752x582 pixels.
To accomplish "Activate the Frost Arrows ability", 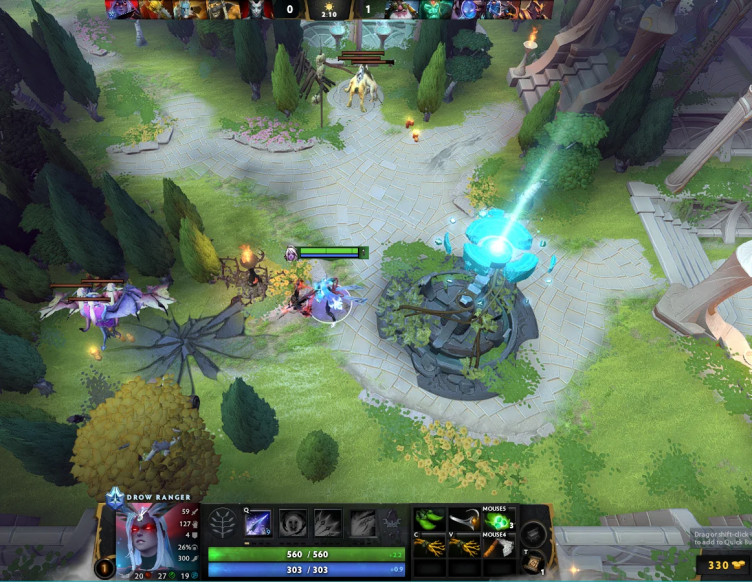I will tap(258, 523).
